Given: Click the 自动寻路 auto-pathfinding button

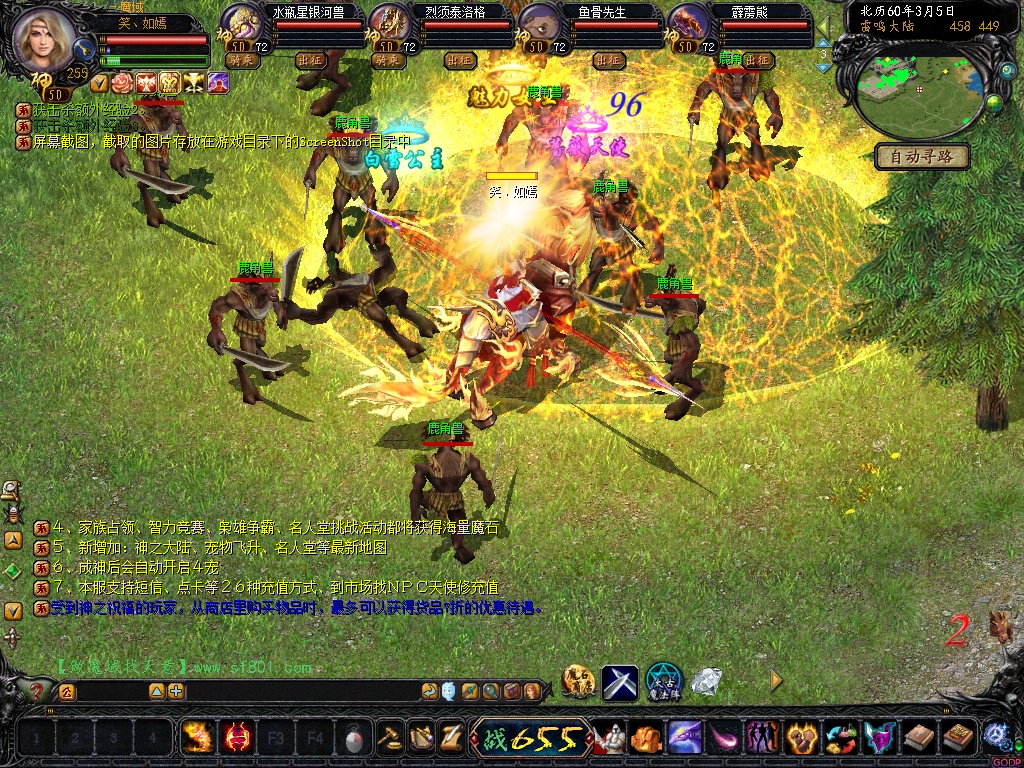Looking at the screenshot, I should (922, 156).
